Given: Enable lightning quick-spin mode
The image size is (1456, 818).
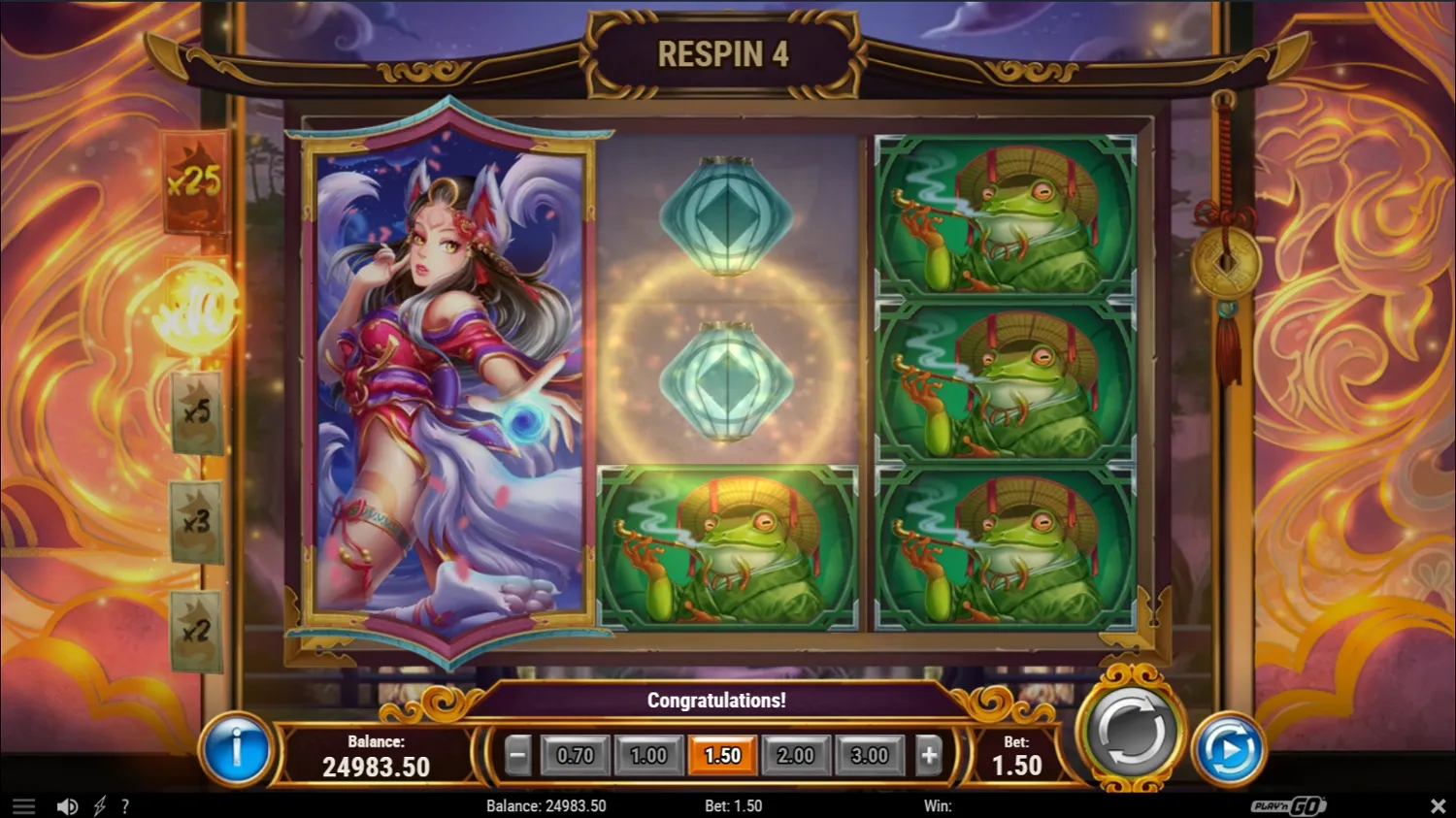Looking at the screenshot, I should tap(98, 805).
